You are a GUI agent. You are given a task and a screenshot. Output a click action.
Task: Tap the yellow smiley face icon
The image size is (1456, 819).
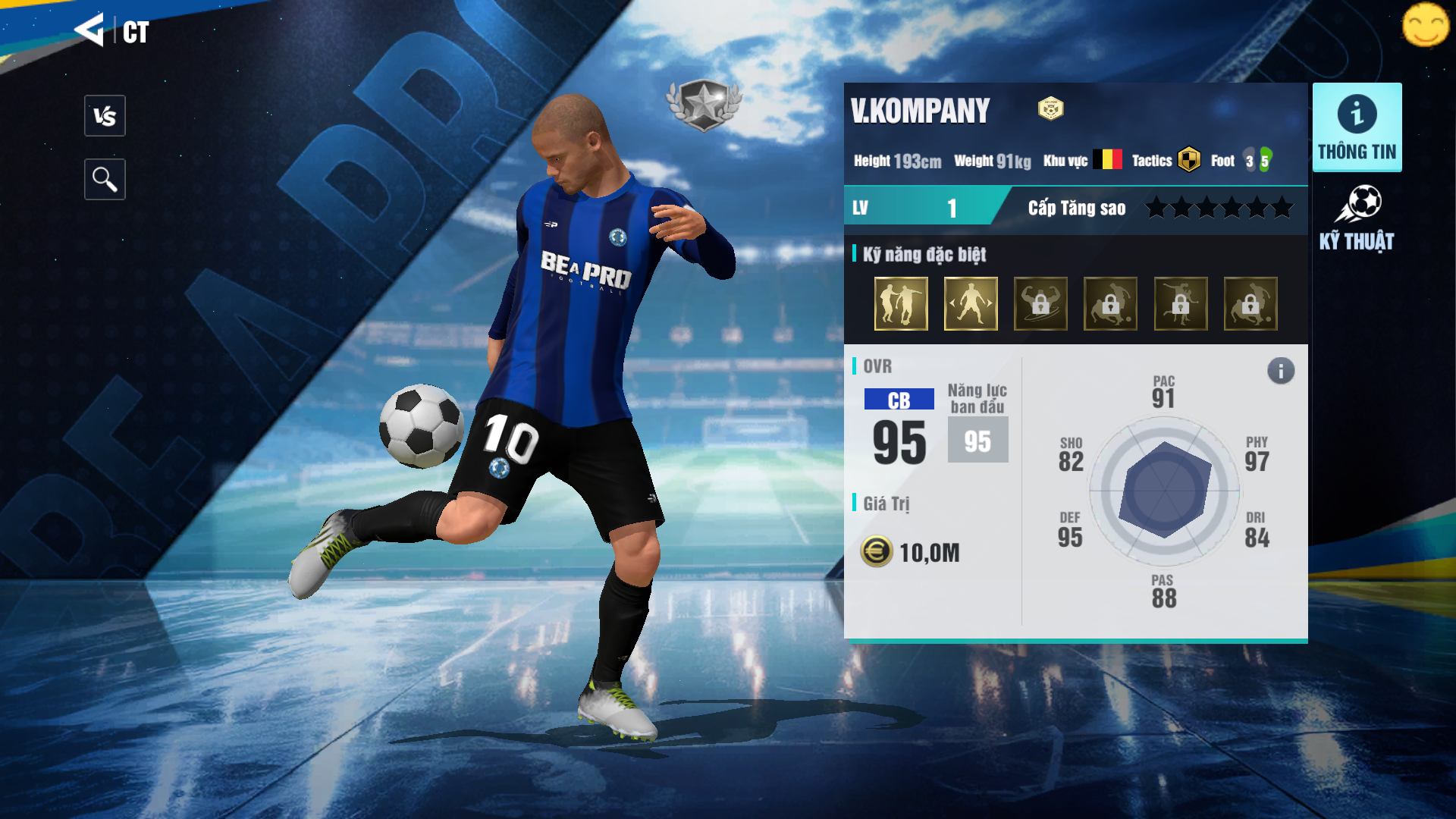(1425, 25)
